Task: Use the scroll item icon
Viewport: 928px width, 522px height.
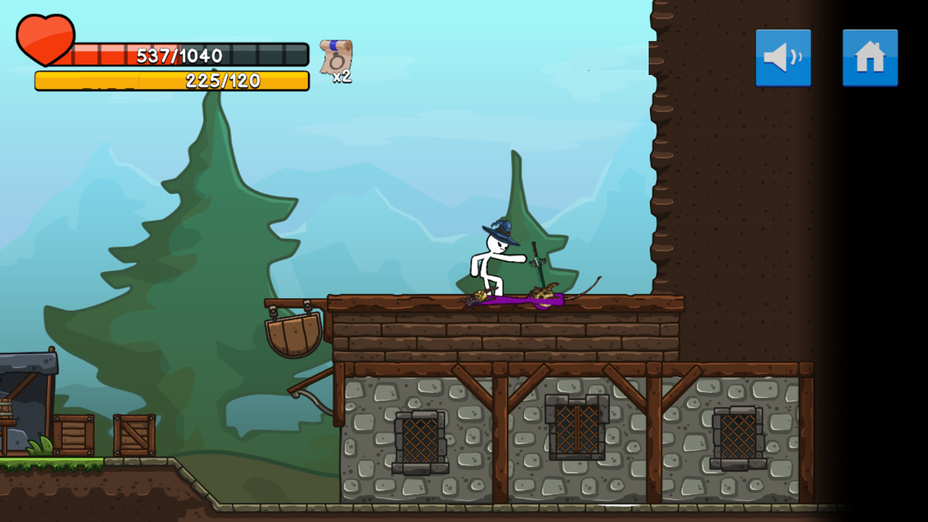Action: coord(335,59)
